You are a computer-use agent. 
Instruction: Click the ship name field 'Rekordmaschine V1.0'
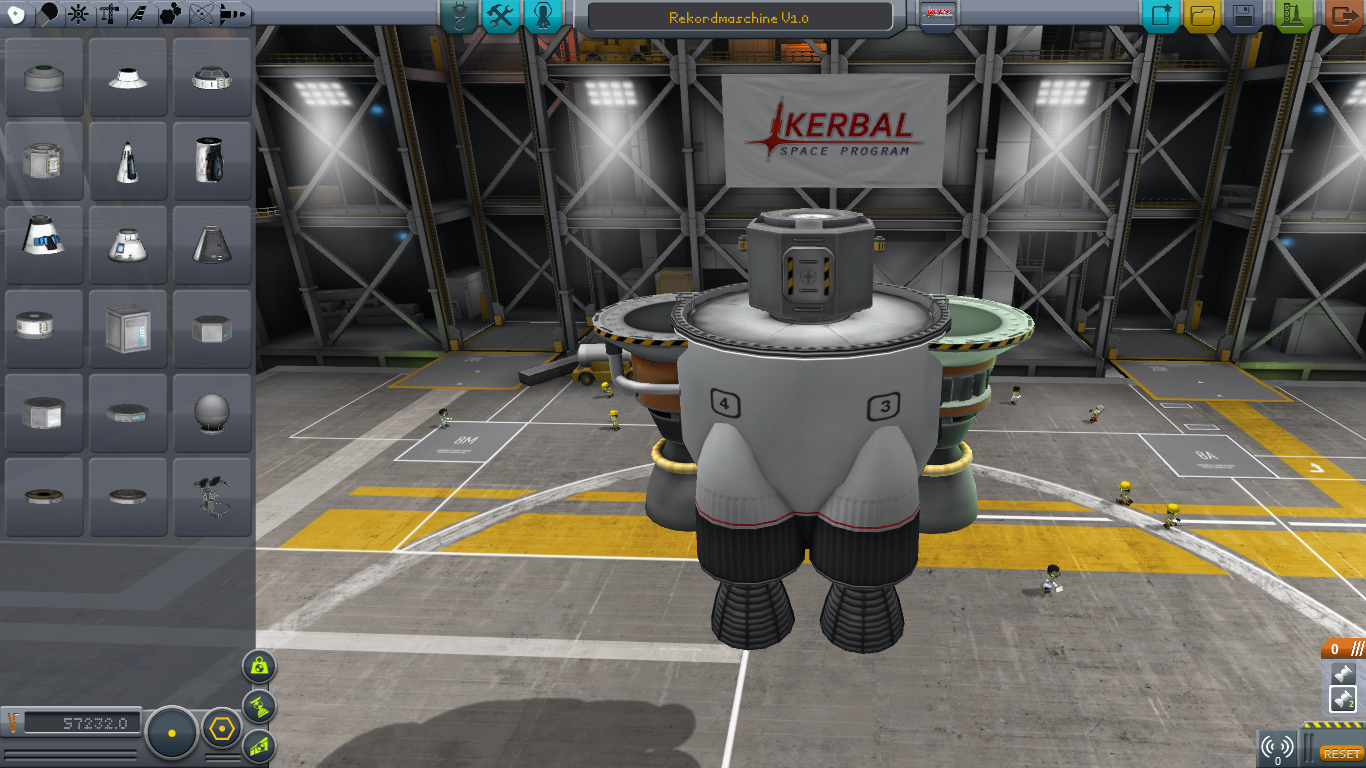coord(739,18)
